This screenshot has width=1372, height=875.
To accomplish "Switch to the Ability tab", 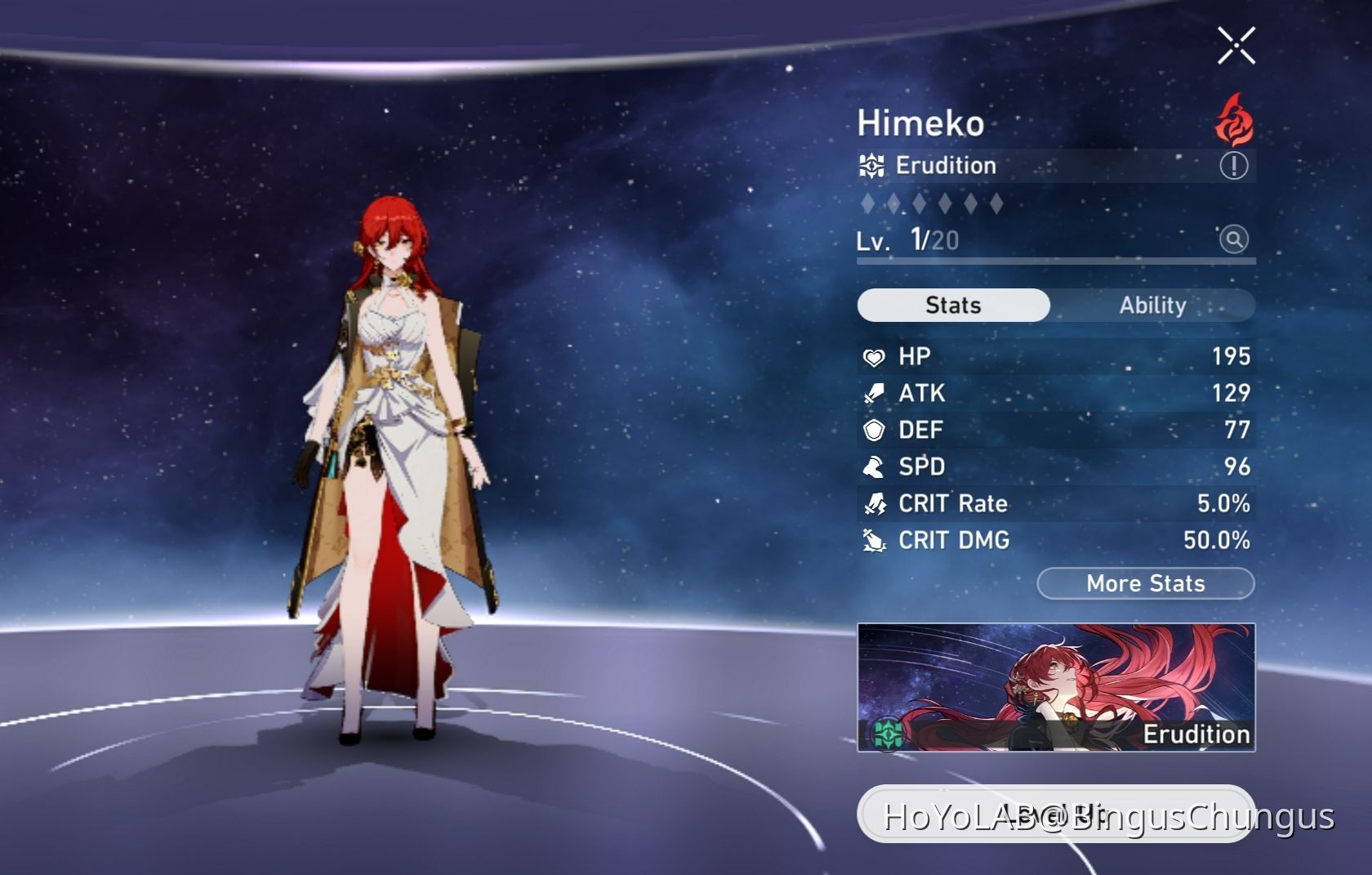I will (x=1152, y=306).
